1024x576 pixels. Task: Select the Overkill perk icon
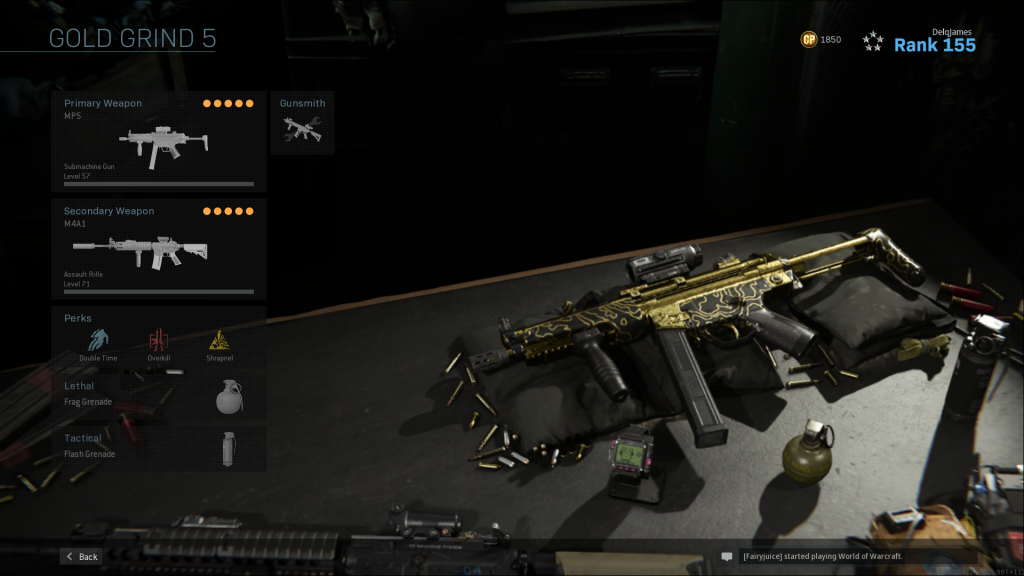[159, 341]
